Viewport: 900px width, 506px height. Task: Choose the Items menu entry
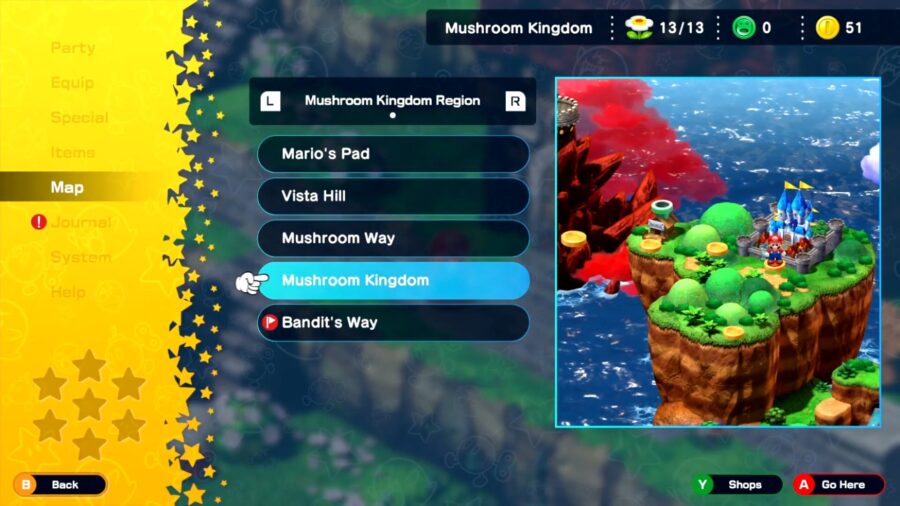coord(73,153)
